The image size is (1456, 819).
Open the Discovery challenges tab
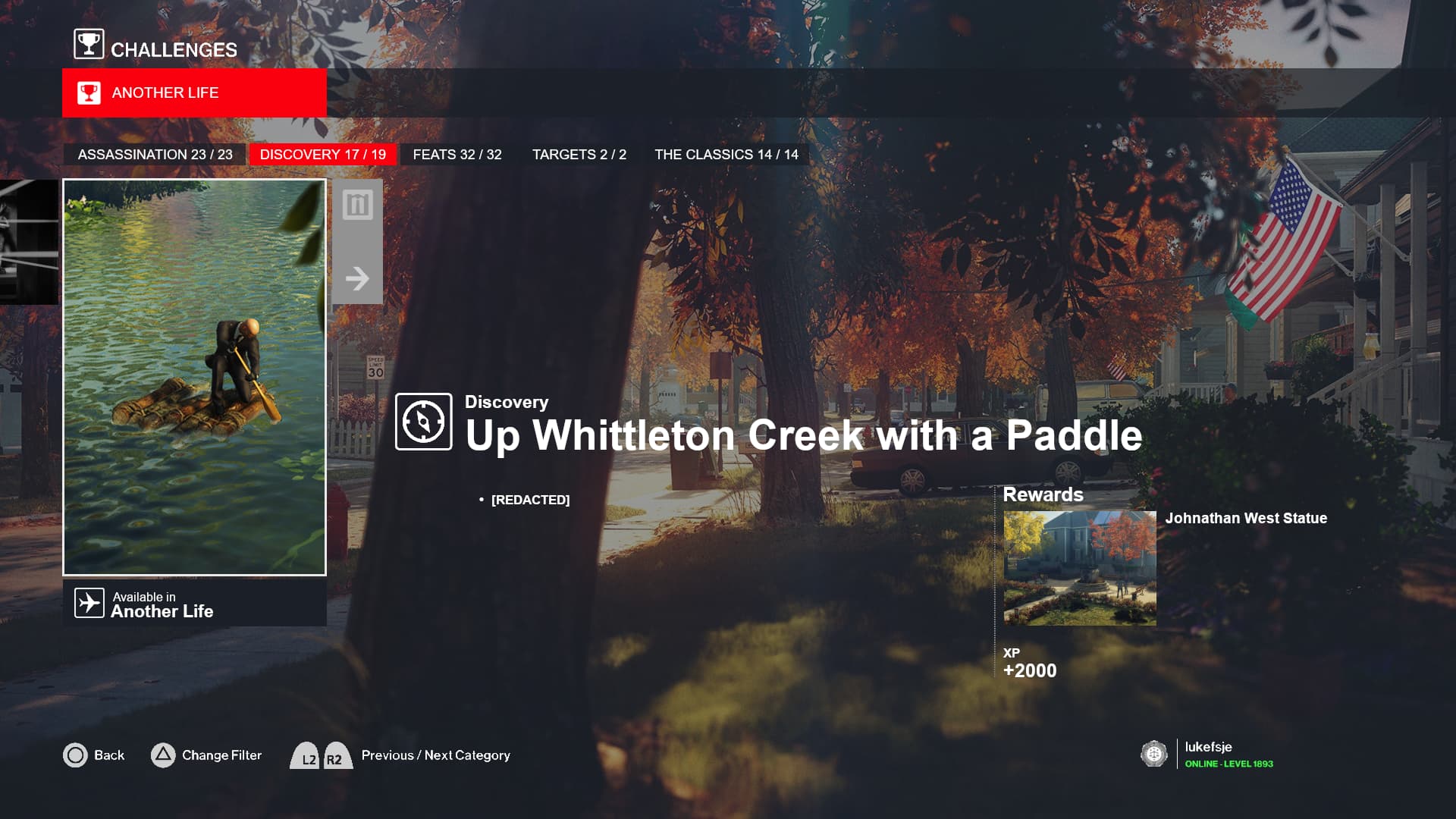323,155
